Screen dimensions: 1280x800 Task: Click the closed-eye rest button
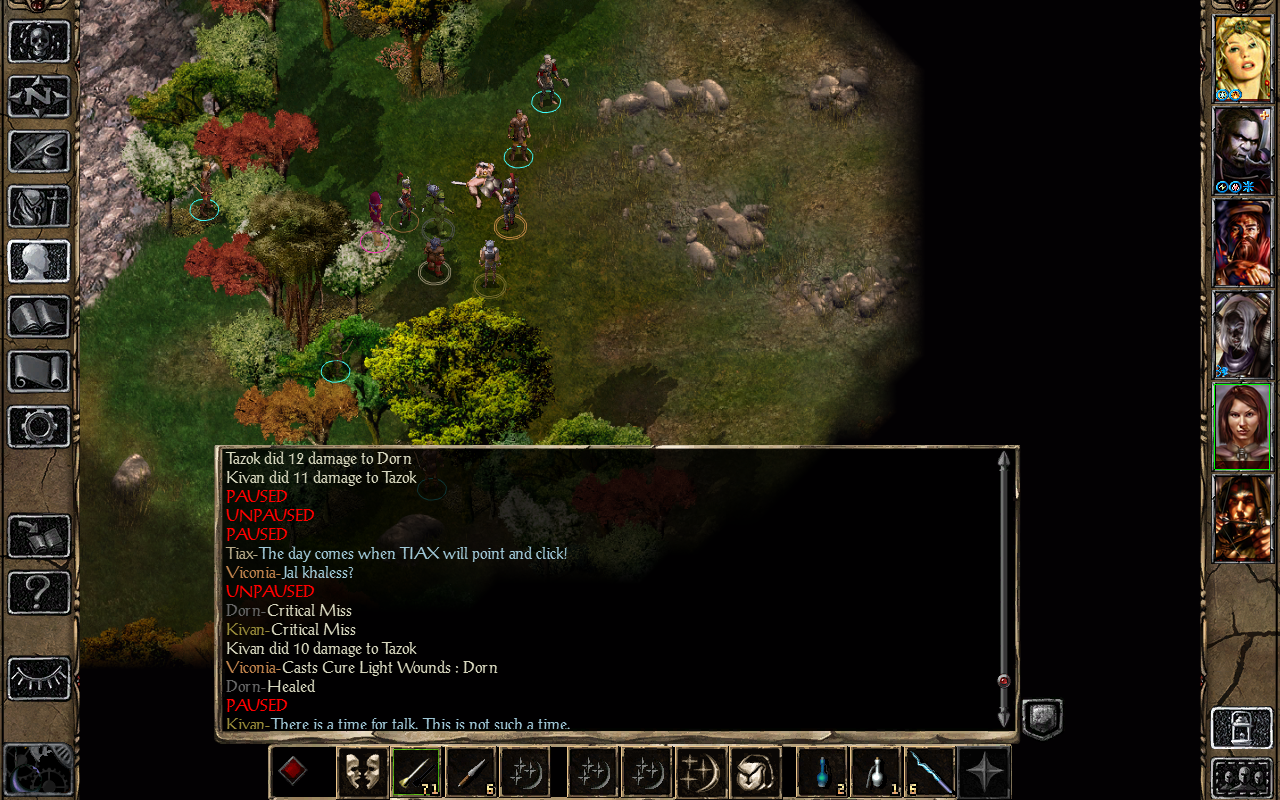(39, 679)
